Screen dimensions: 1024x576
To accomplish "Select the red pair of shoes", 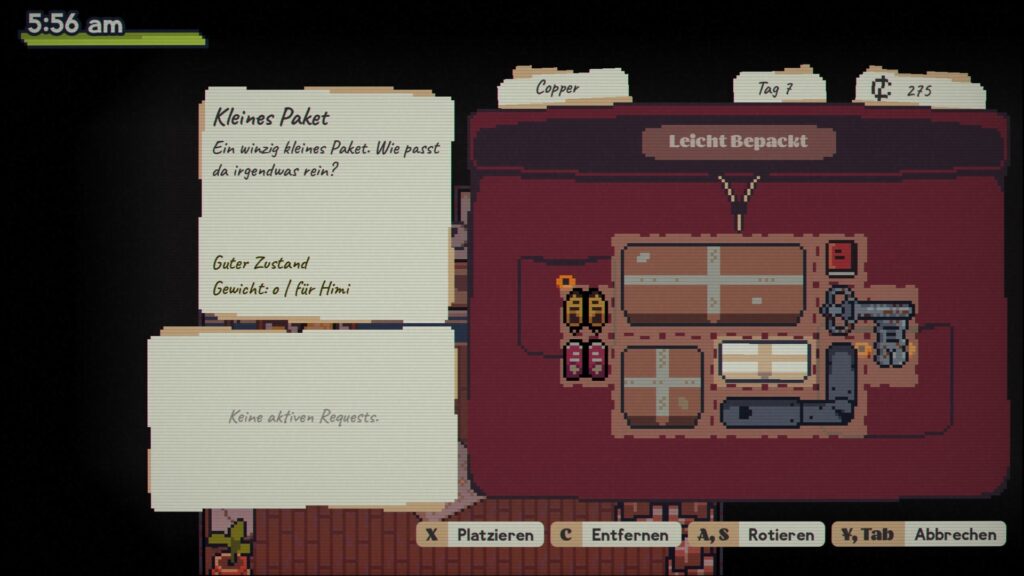I will click(x=586, y=360).
